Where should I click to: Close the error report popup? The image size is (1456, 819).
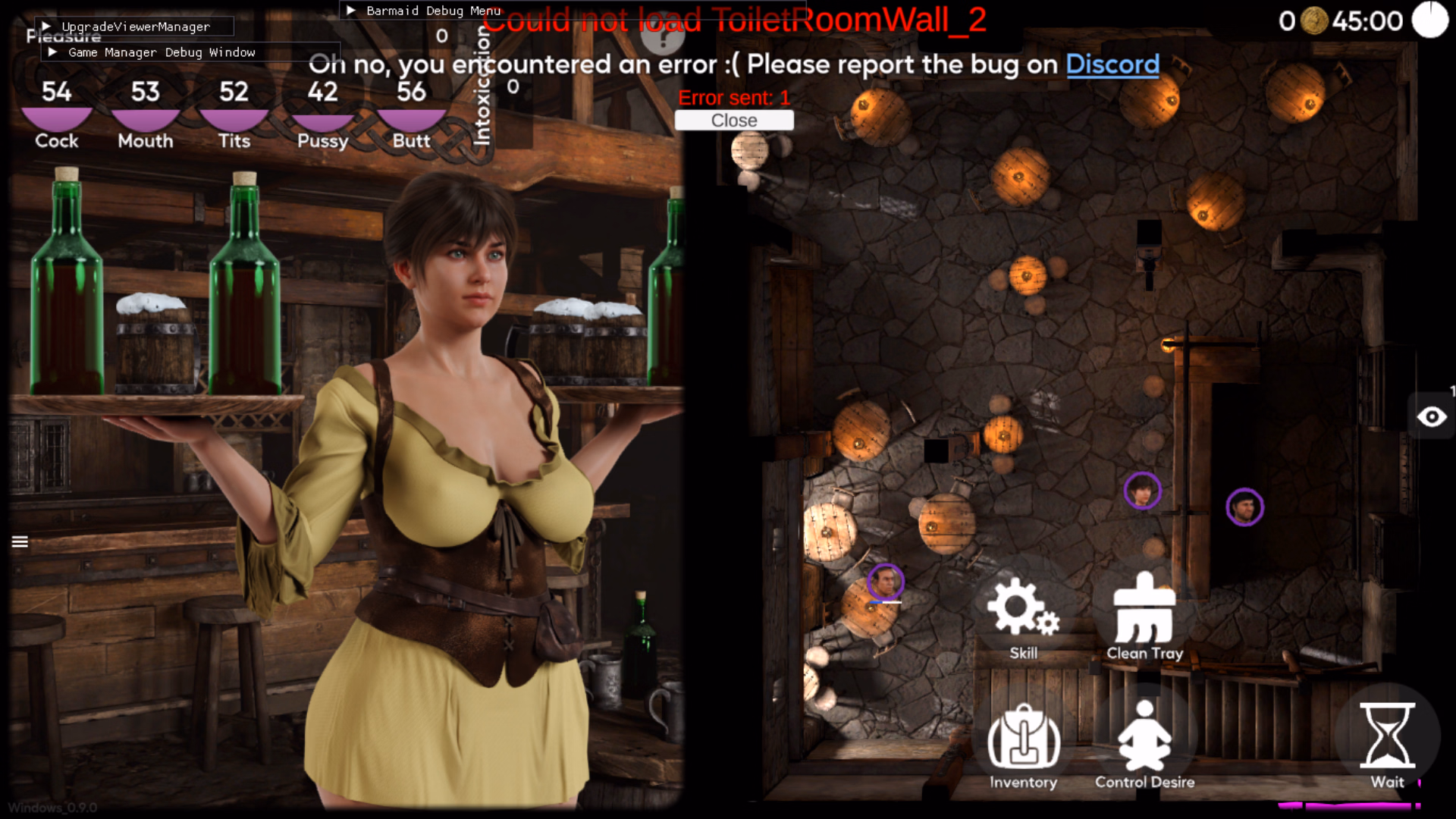click(733, 121)
